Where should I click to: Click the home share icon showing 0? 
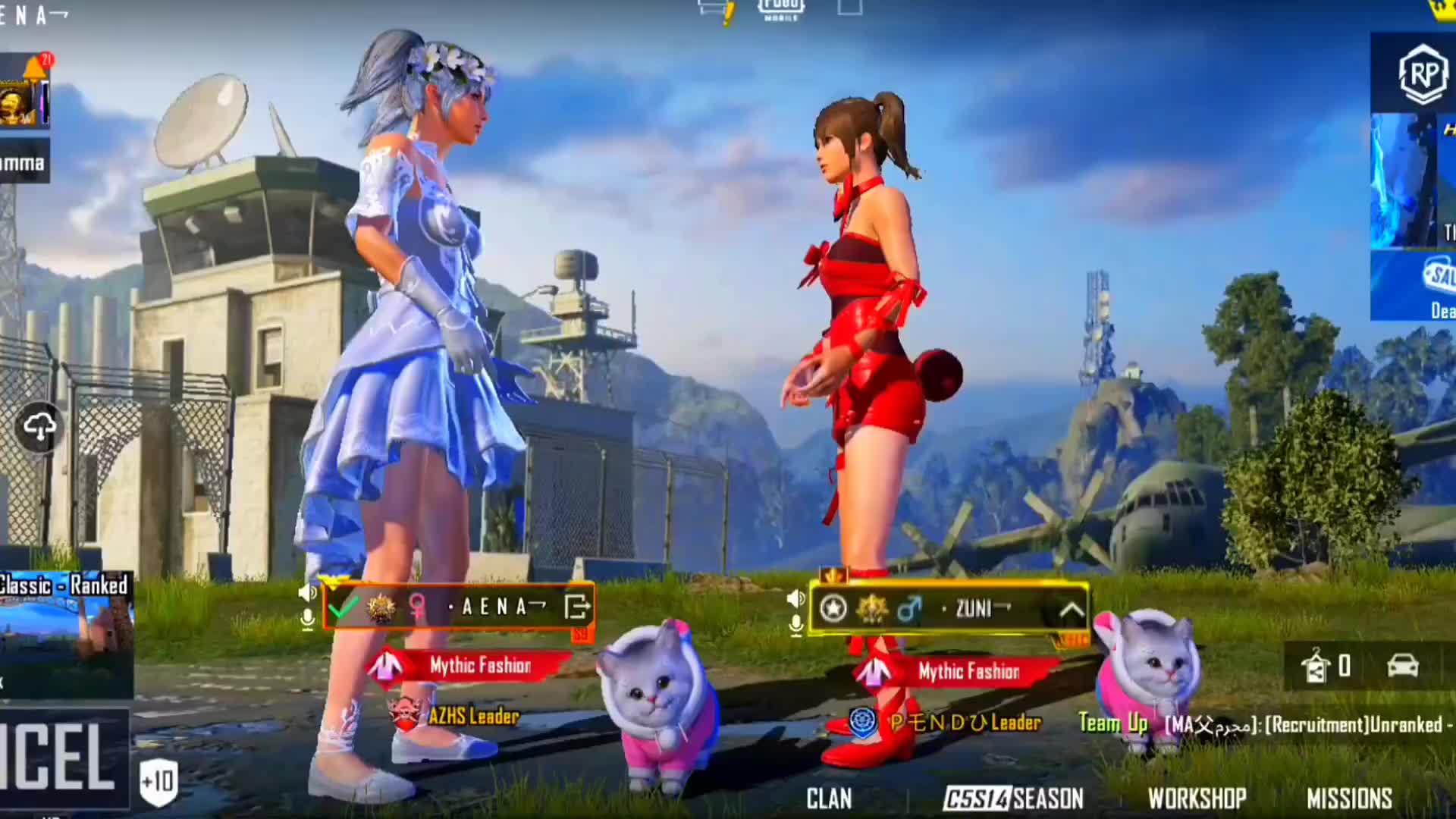click(x=1326, y=666)
